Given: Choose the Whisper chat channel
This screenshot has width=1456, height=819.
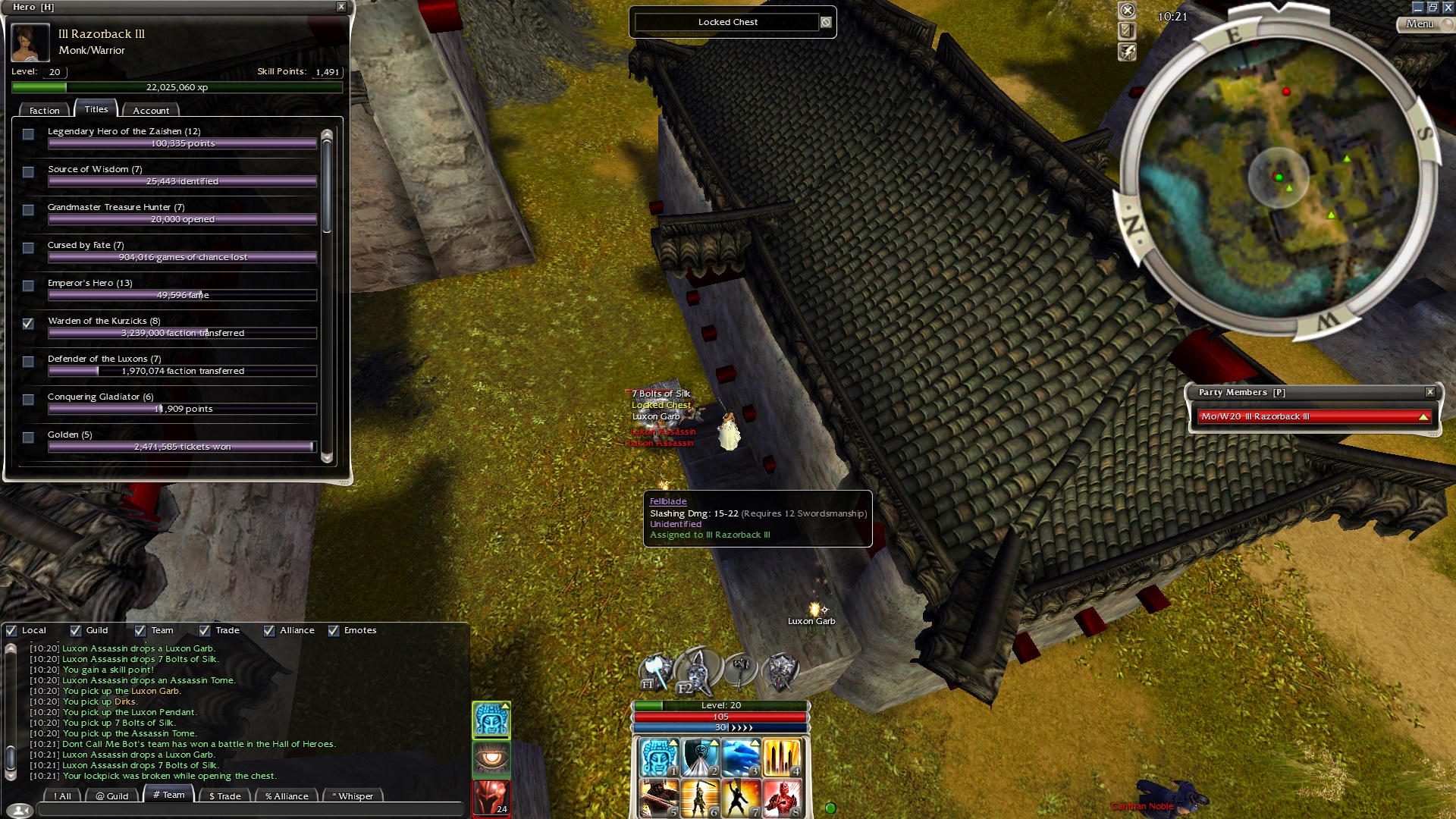Looking at the screenshot, I should [x=355, y=795].
